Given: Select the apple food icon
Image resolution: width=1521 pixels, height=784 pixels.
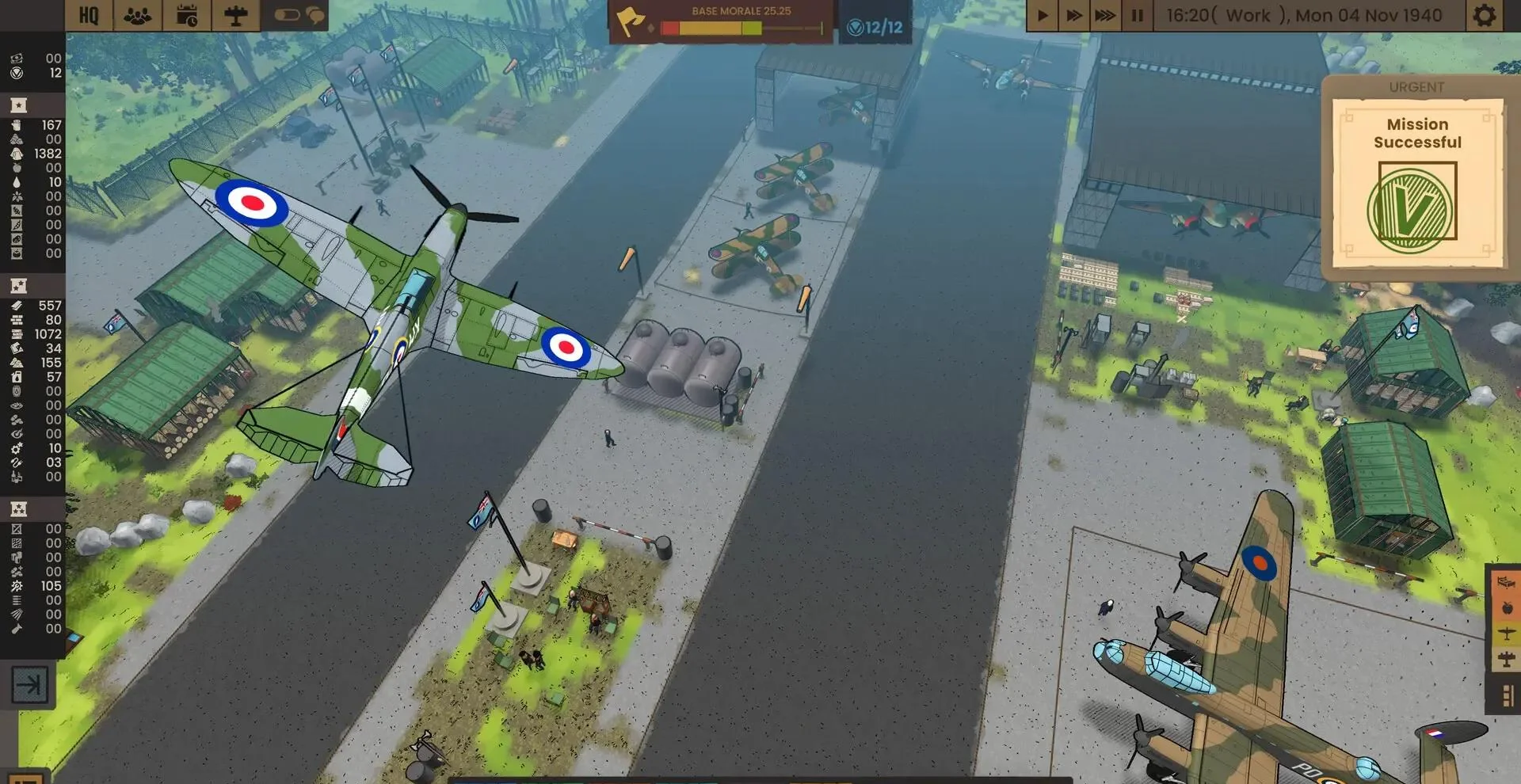Looking at the screenshot, I should click(x=1507, y=608).
